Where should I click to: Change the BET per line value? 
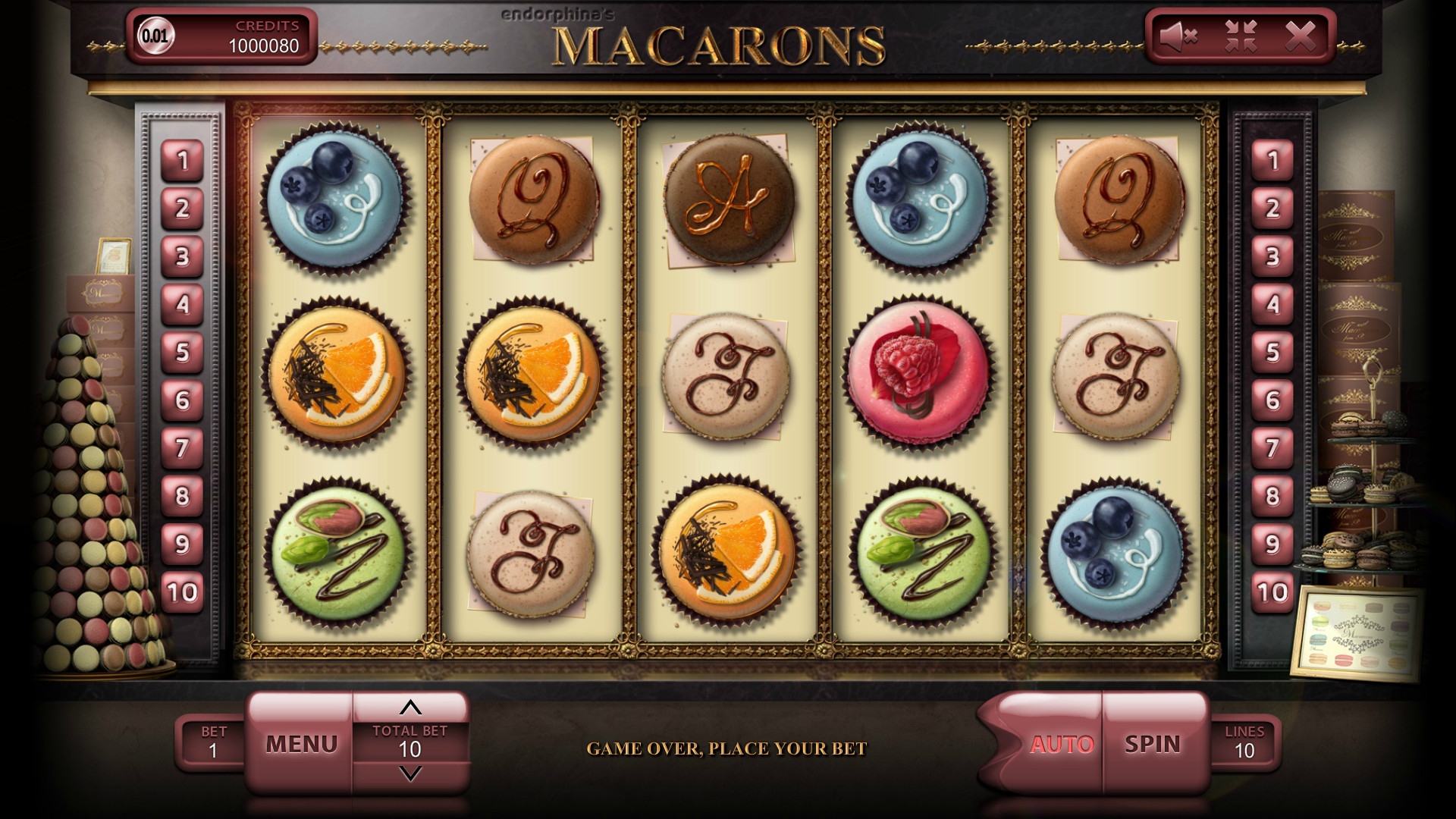click(x=213, y=743)
